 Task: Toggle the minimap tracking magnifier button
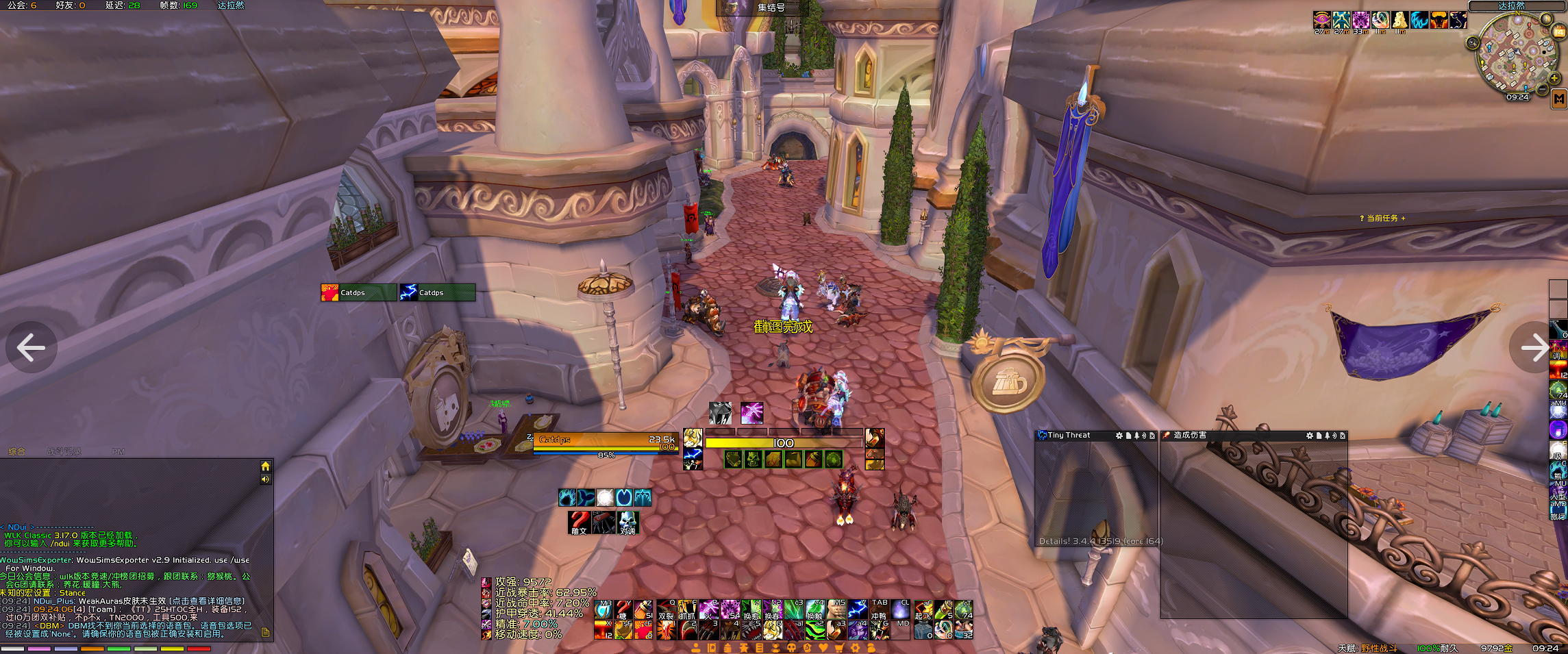click(x=1472, y=42)
